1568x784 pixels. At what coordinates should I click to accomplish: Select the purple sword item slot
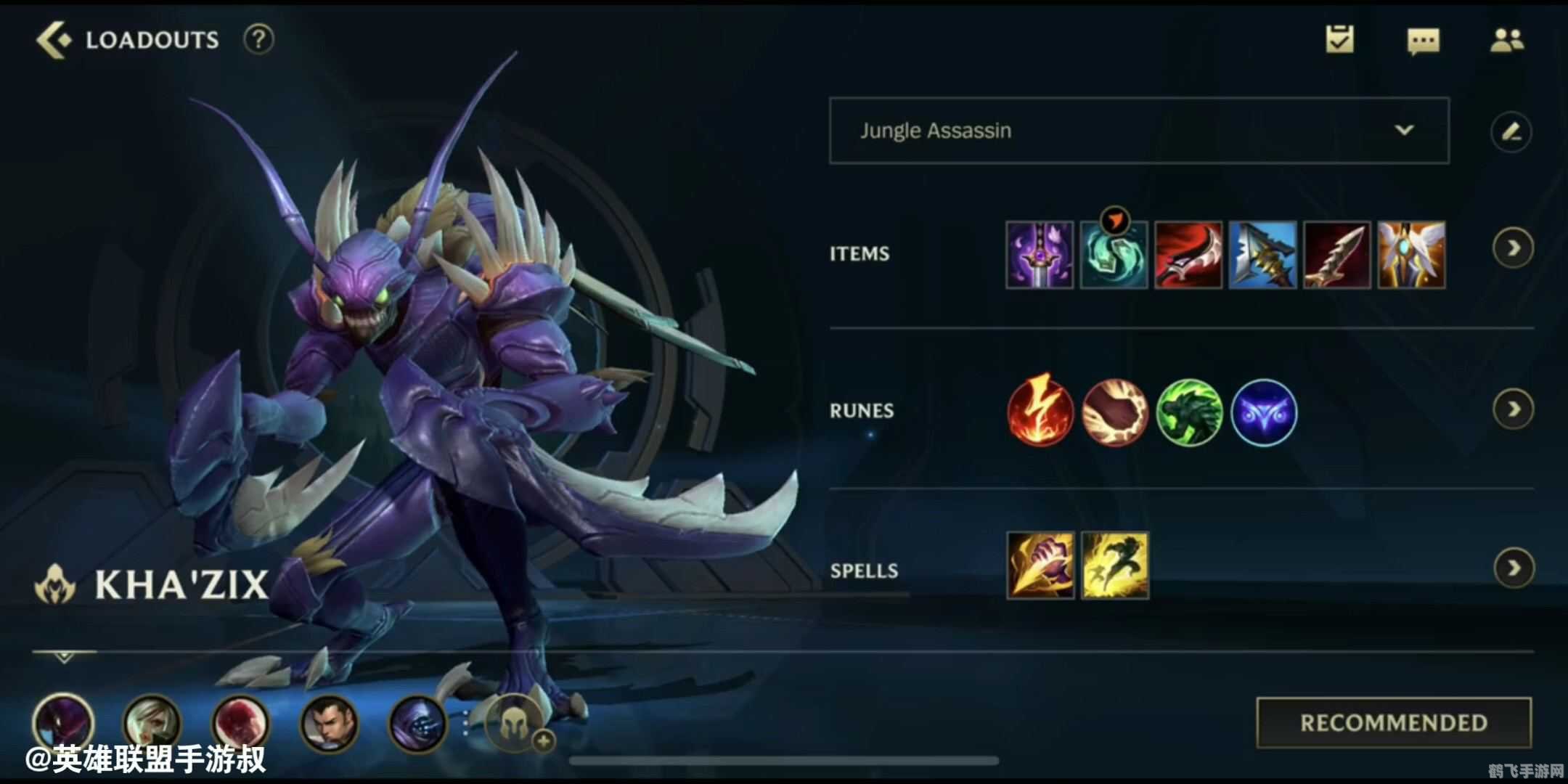[1040, 255]
